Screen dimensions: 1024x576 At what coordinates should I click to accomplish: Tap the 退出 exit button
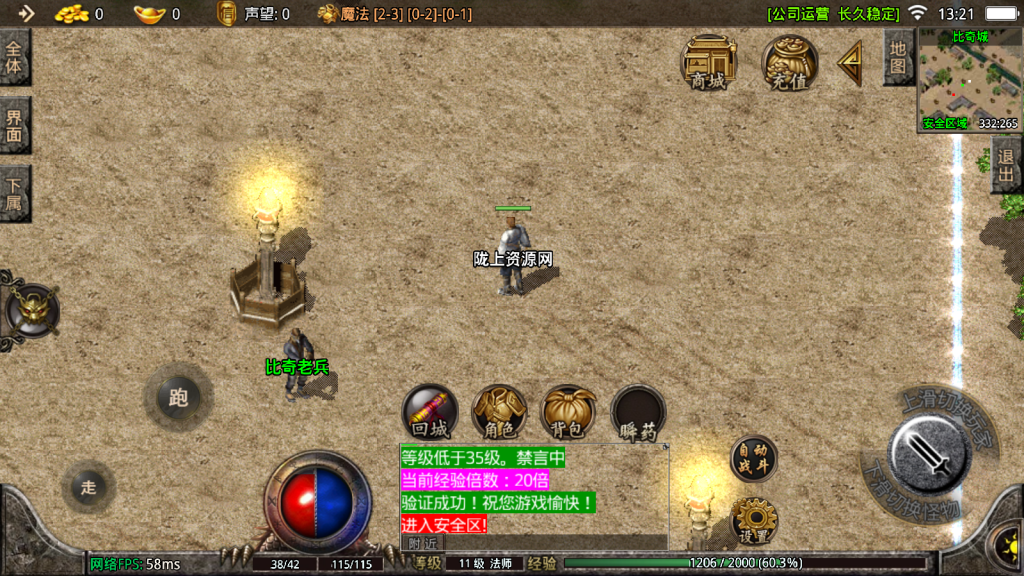1006,168
